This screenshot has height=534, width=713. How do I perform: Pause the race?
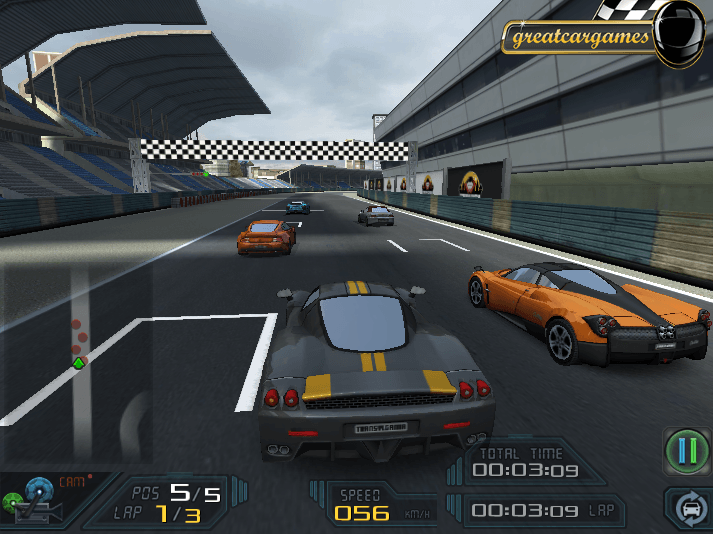pyautogui.click(x=686, y=451)
